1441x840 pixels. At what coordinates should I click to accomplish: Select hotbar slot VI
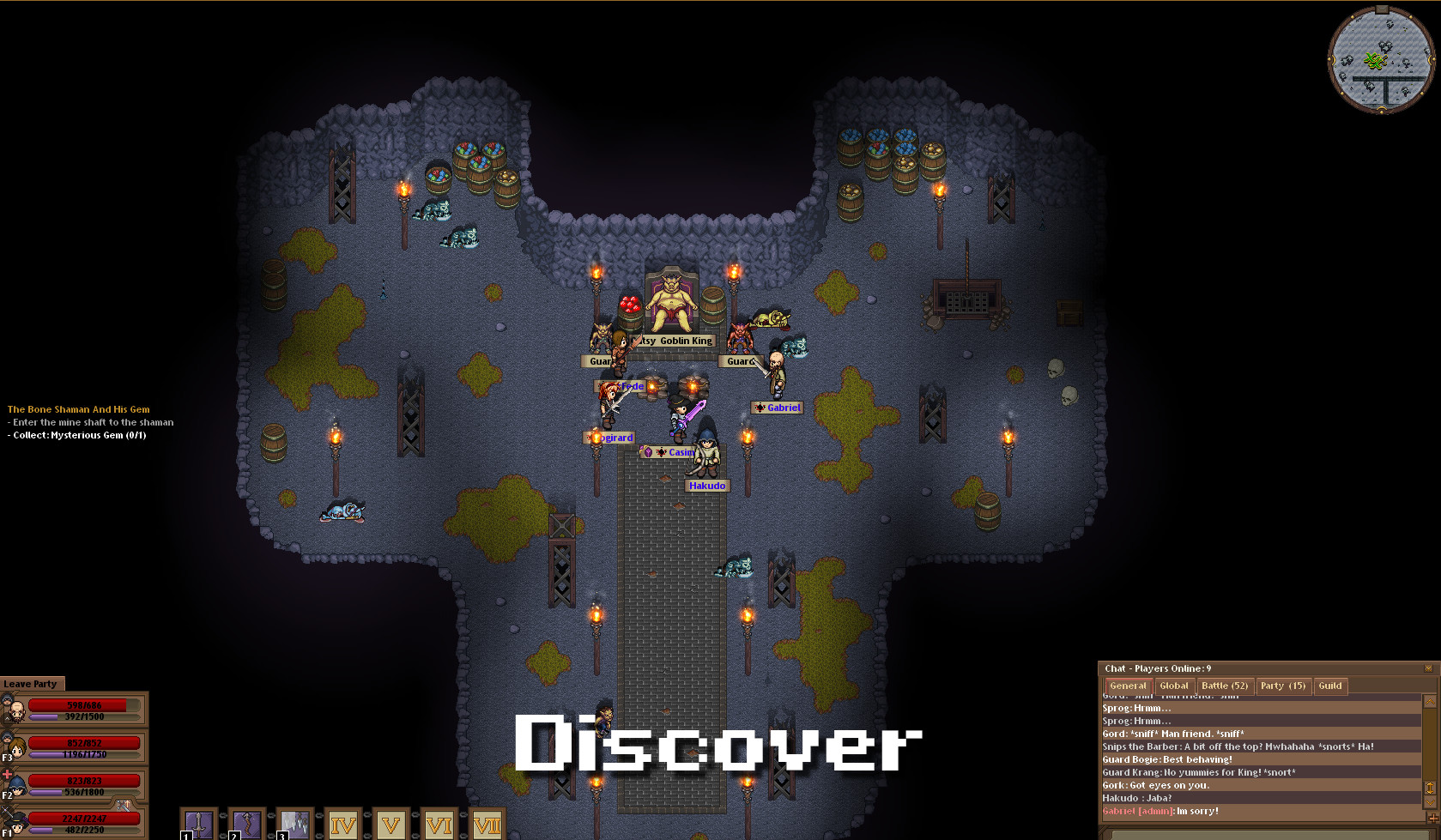439,825
